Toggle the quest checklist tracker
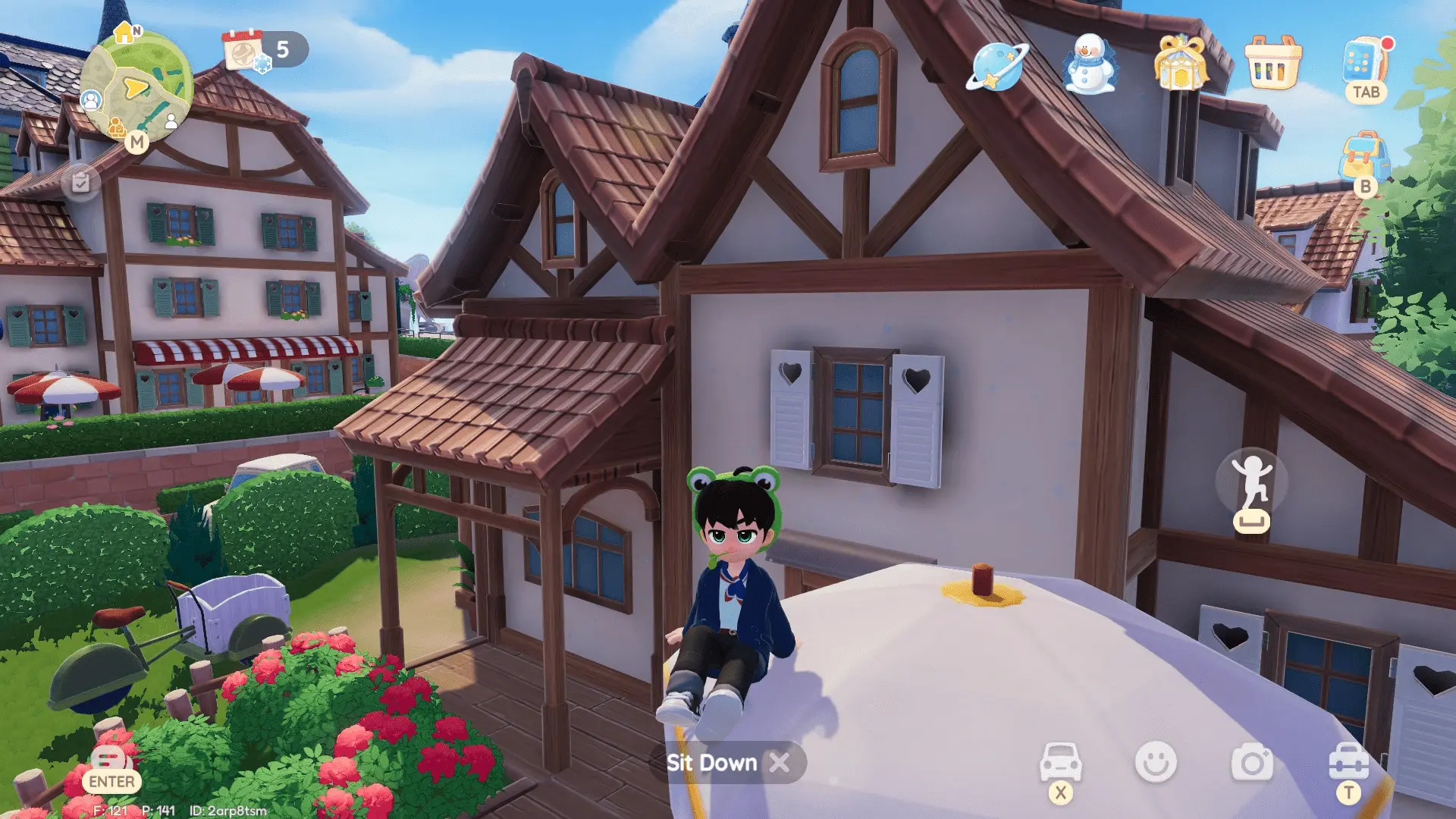Screen dimensions: 1456x819 pos(81,182)
